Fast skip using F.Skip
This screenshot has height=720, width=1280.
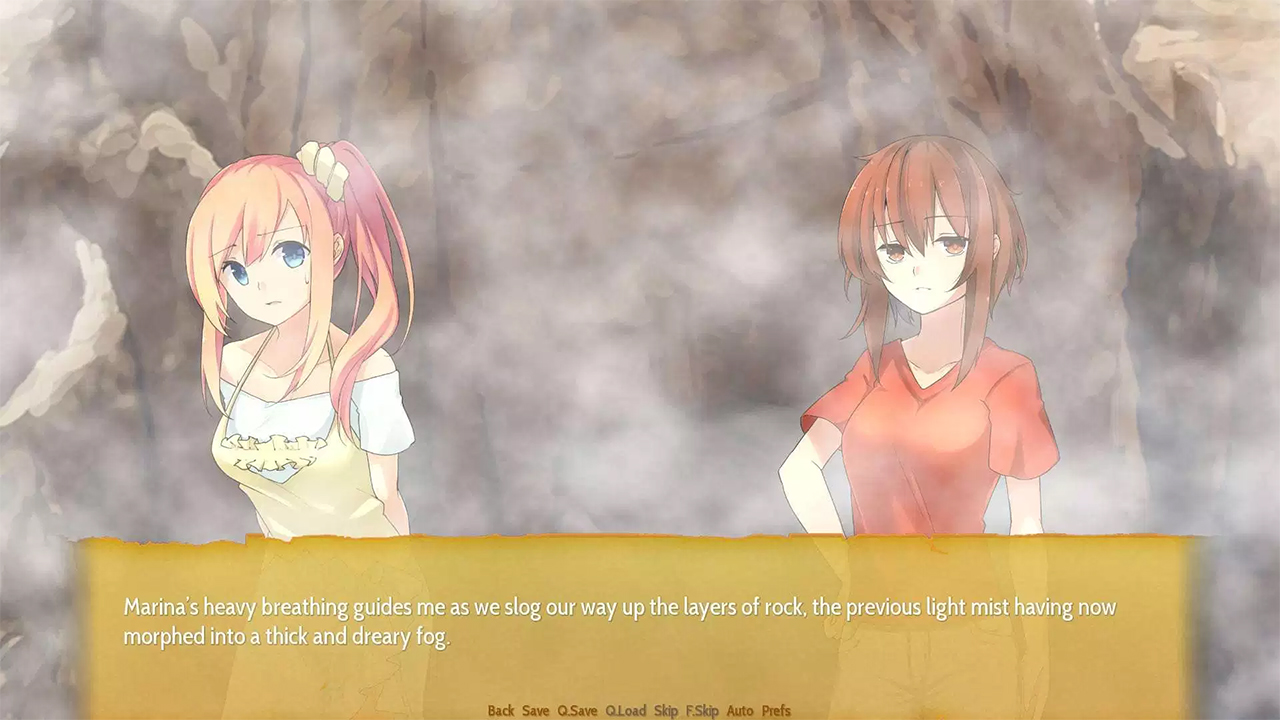tap(702, 711)
